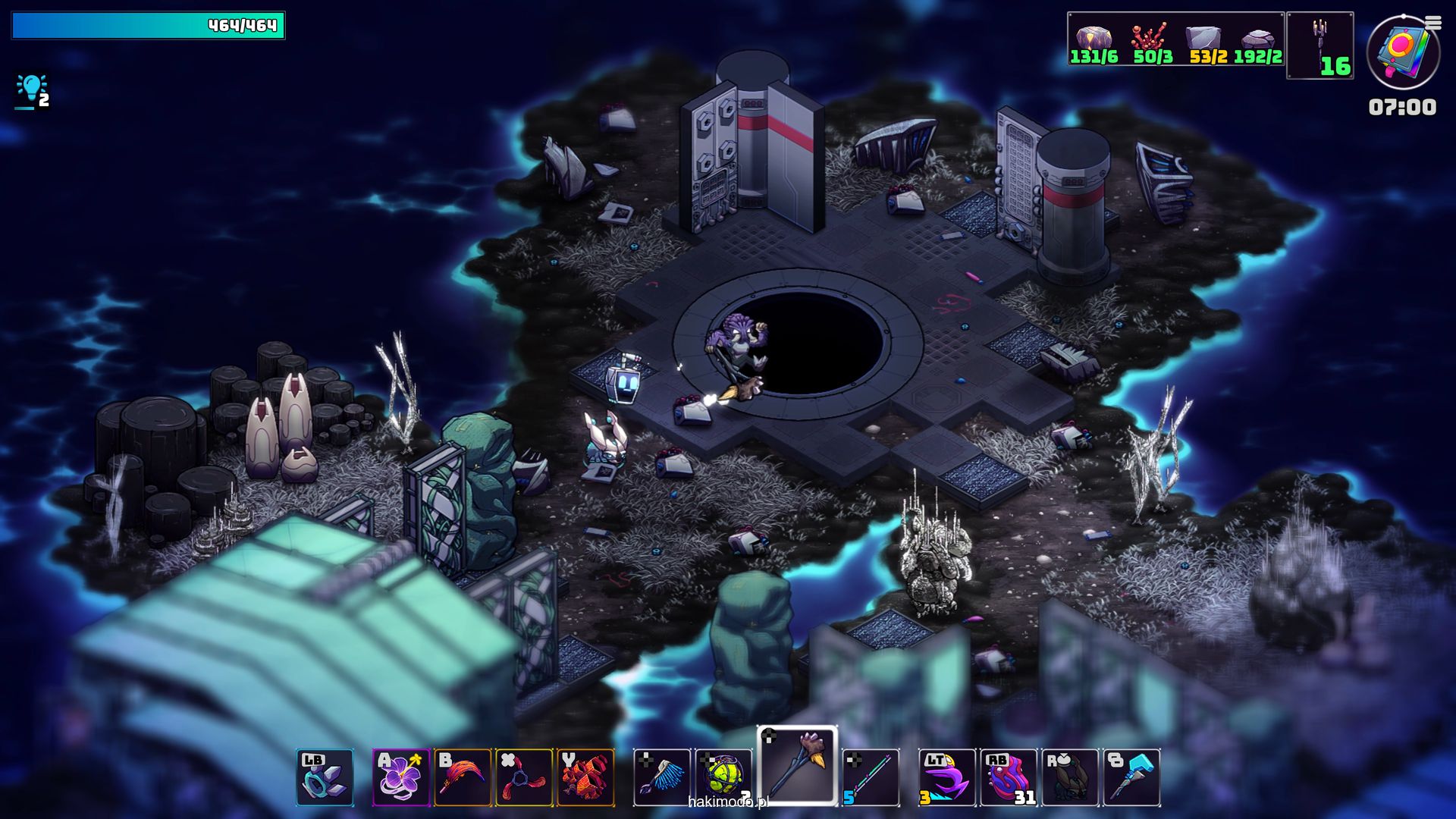Click the blue lightbulb hint icon
This screenshot has height=819, width=1456.
[x=31, y=90]
